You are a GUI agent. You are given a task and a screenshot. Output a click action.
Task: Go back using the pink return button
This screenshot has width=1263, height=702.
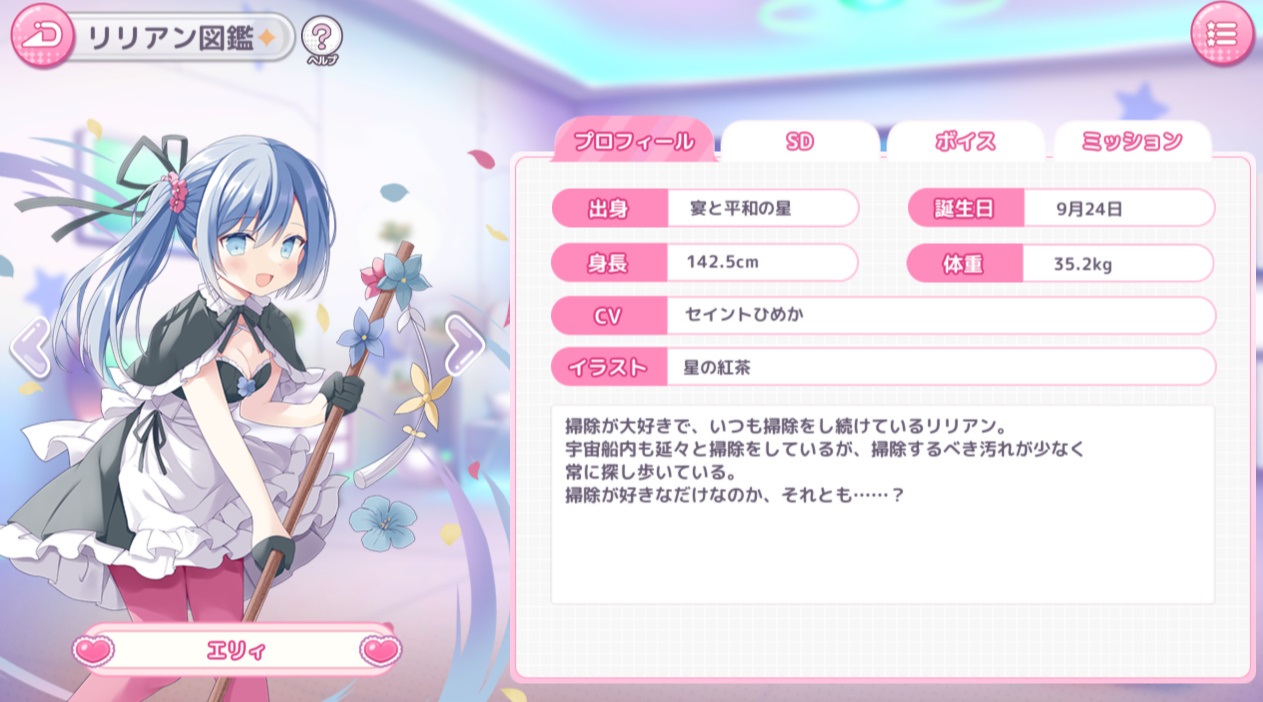tap(40, 35)
